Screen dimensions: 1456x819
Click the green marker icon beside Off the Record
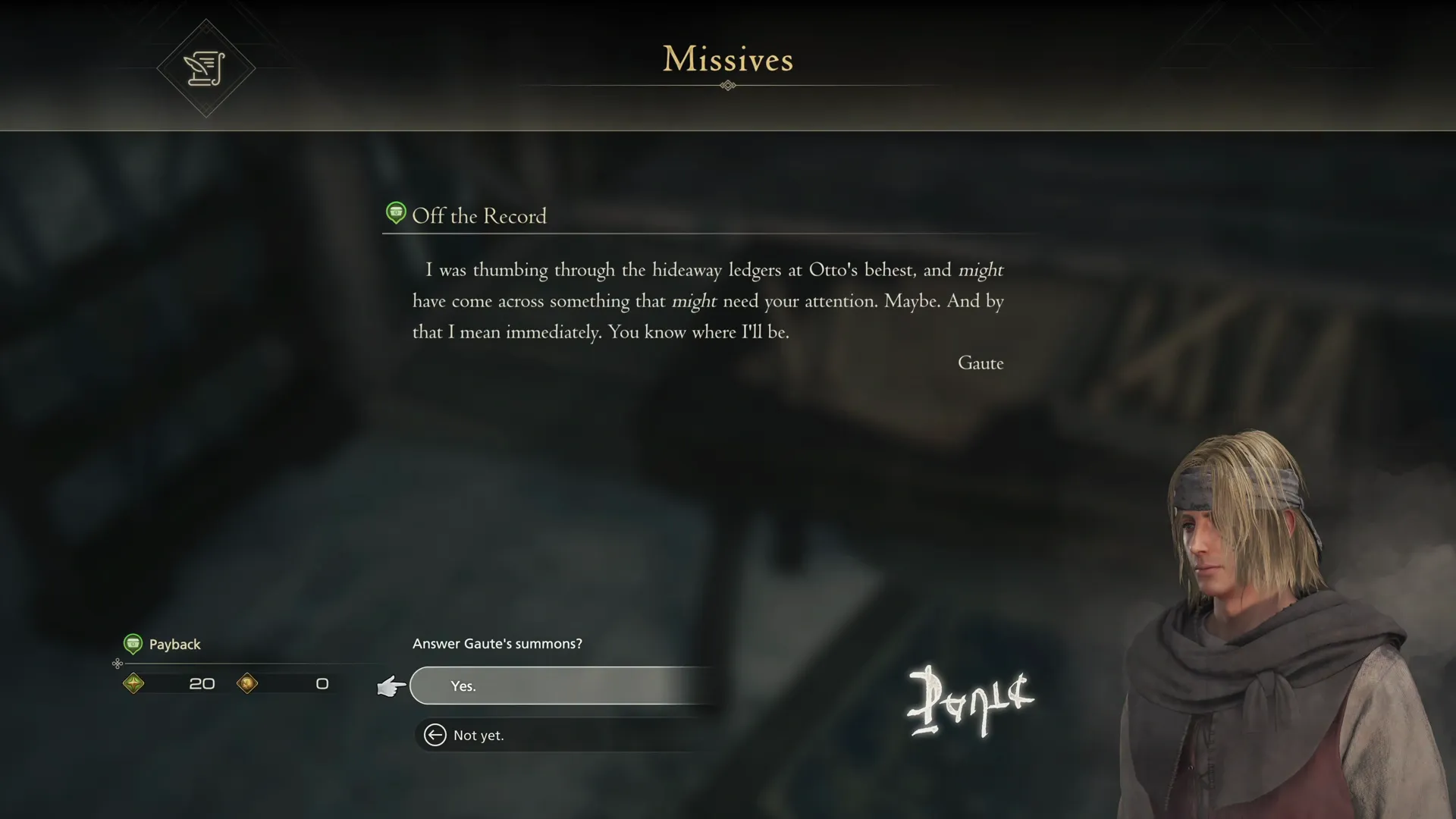pyautogui.click(x=396, y=213)
